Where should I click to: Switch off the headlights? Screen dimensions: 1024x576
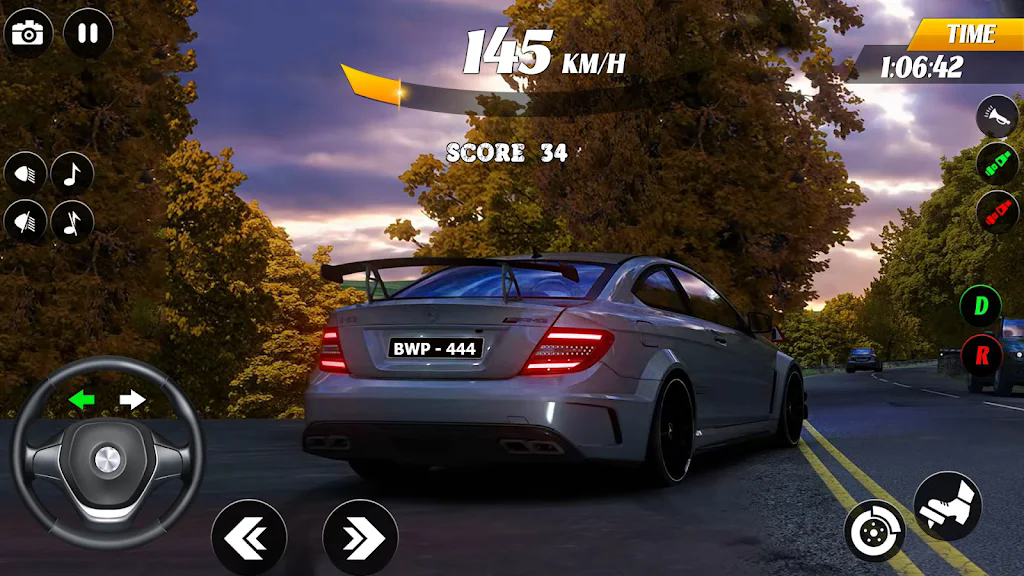point(25,221)
